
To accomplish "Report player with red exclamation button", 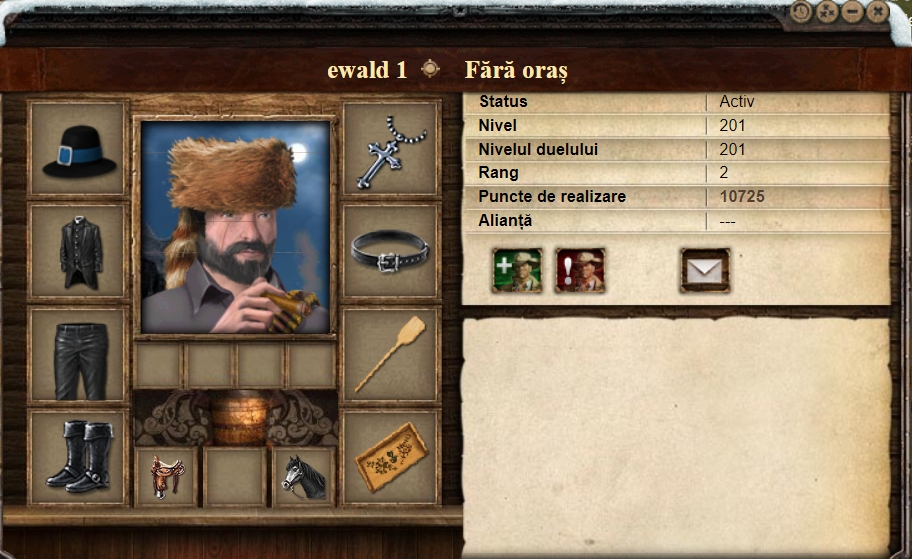I will coord(580,271).
